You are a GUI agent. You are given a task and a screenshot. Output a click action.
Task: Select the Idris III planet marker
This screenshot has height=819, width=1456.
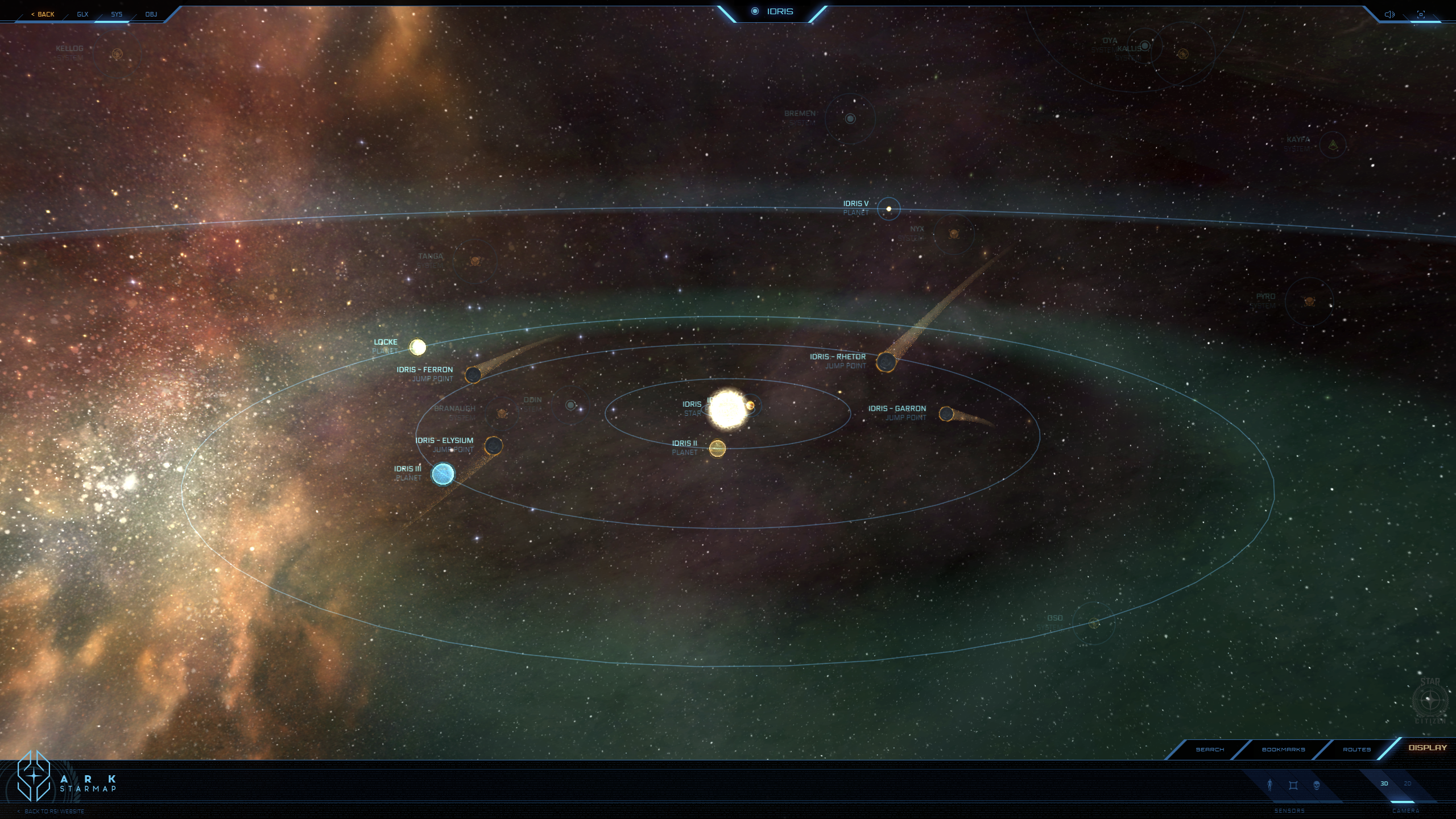(443, 474)
